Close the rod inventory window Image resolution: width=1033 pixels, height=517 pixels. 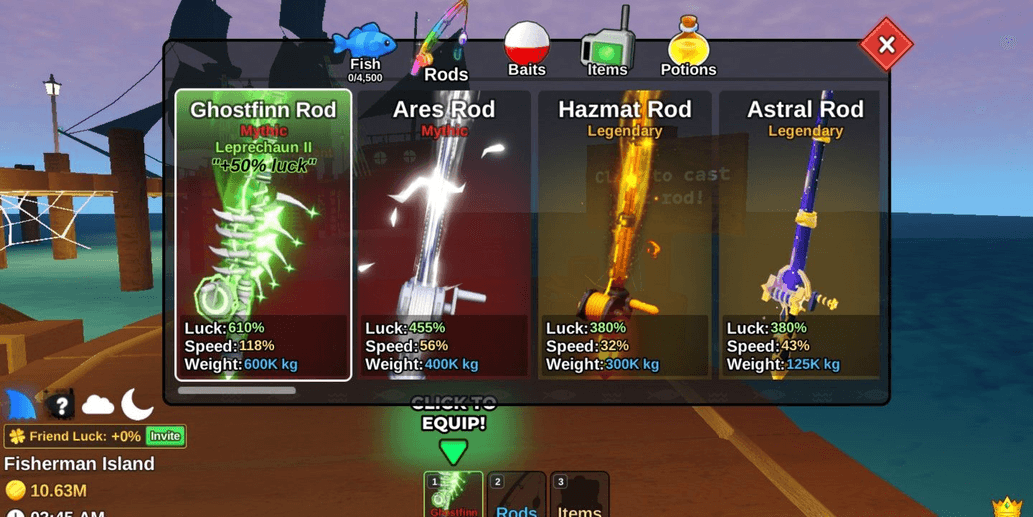point(886,45)
